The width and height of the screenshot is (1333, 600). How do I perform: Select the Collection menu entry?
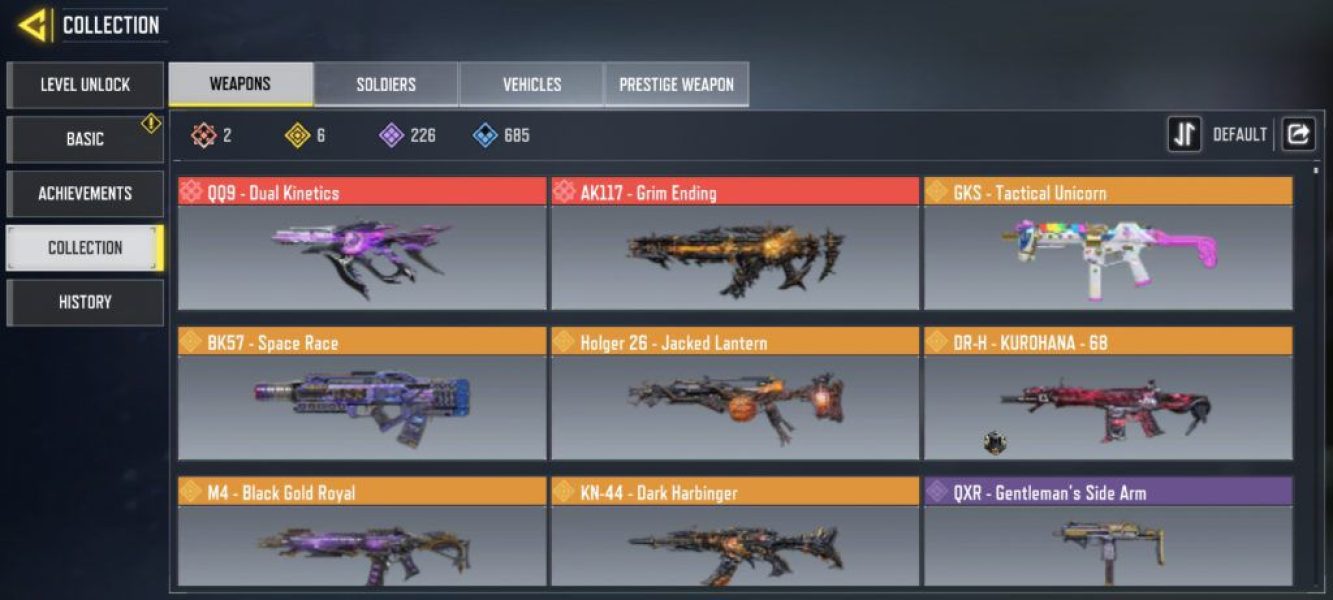point(85,248)
